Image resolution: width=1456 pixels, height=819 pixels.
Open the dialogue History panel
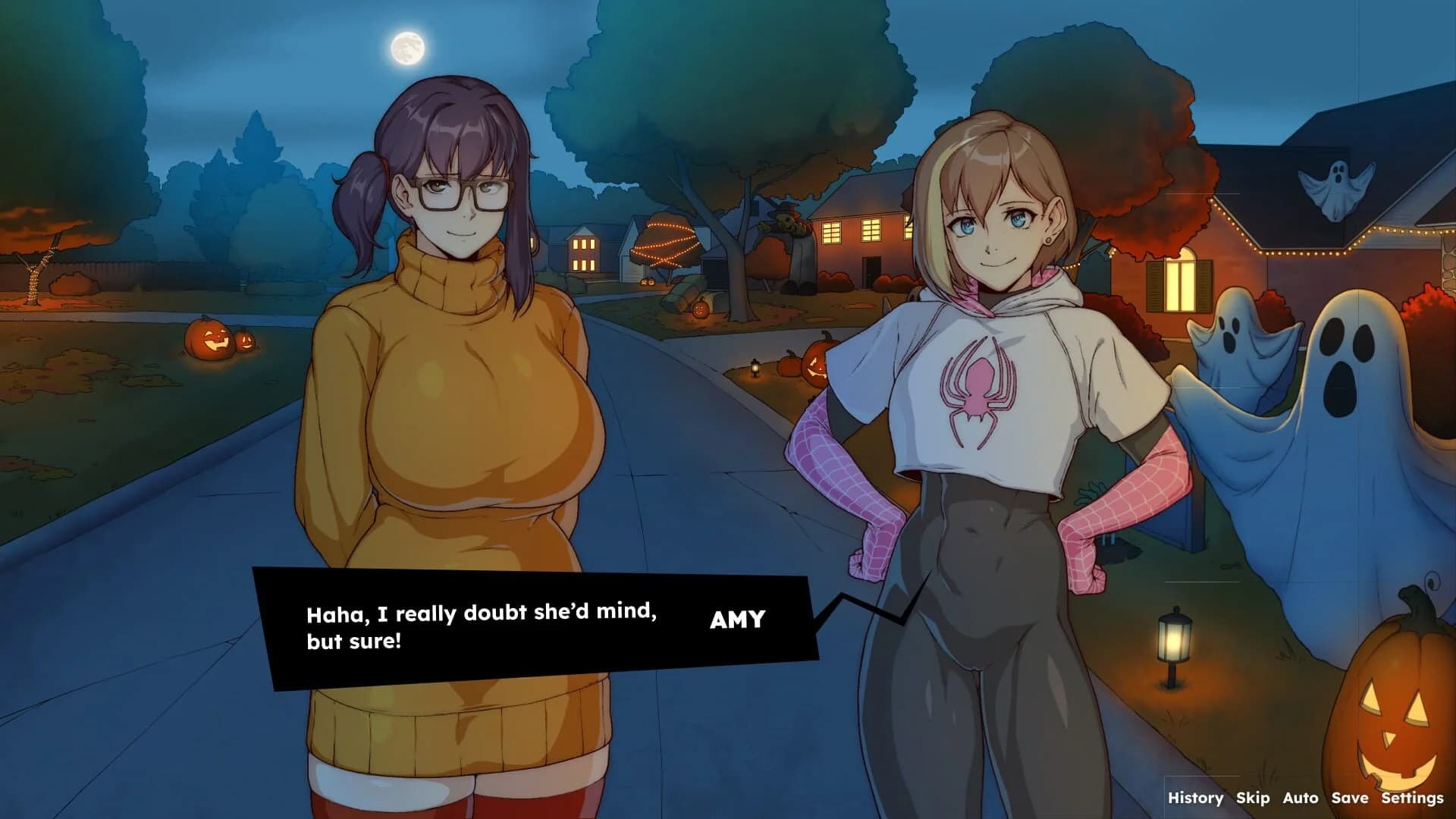point(1196,799)
